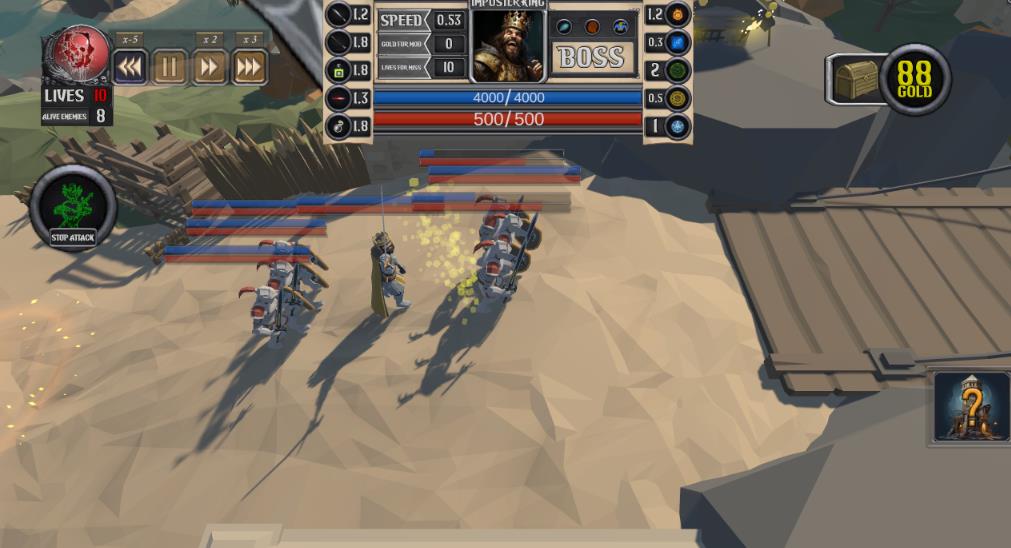Click the Stop Attack button
Screen dimensions: 1011x548
(x=73, y=209)
